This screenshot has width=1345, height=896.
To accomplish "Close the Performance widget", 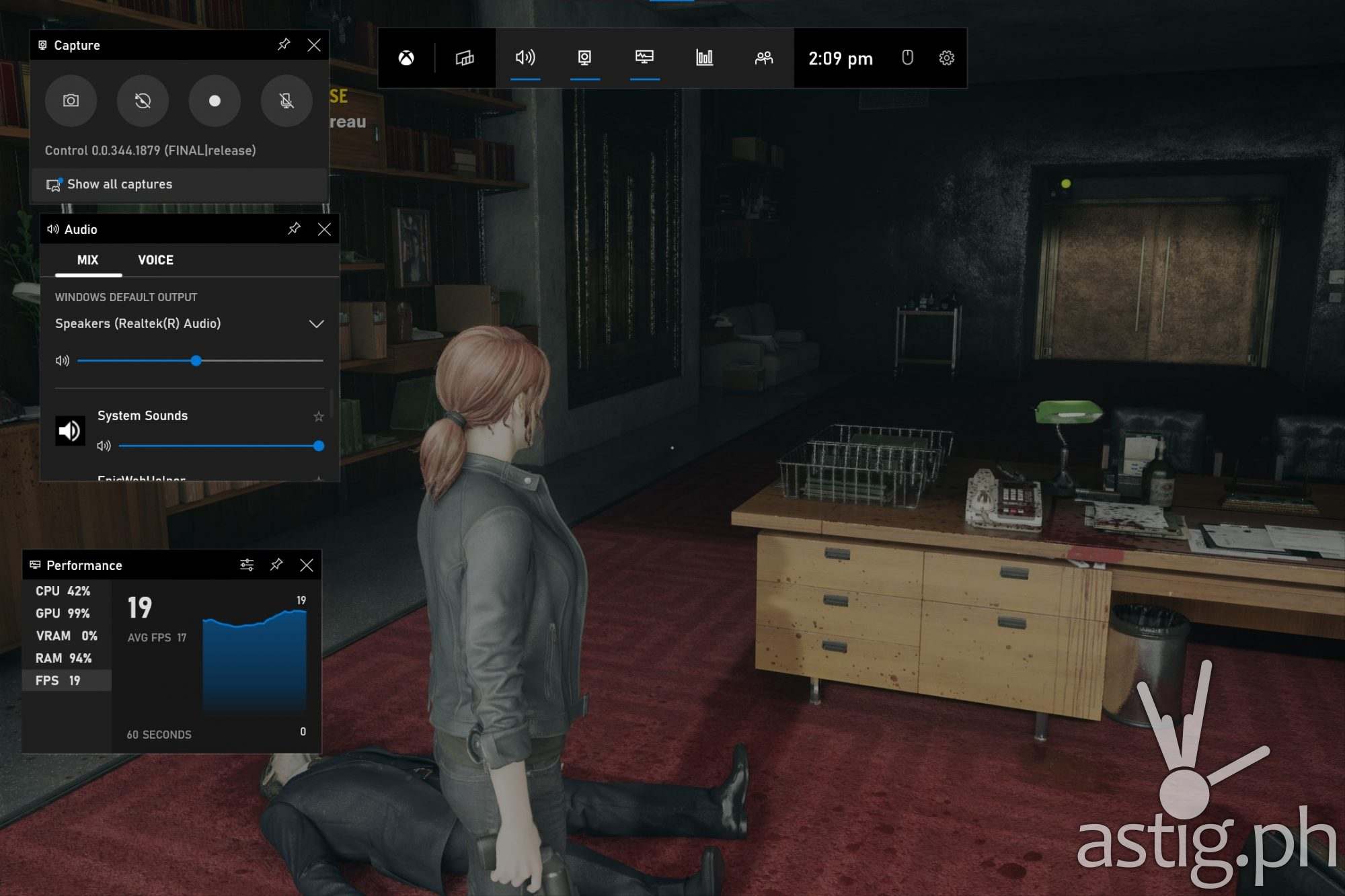I will [307, 565].
